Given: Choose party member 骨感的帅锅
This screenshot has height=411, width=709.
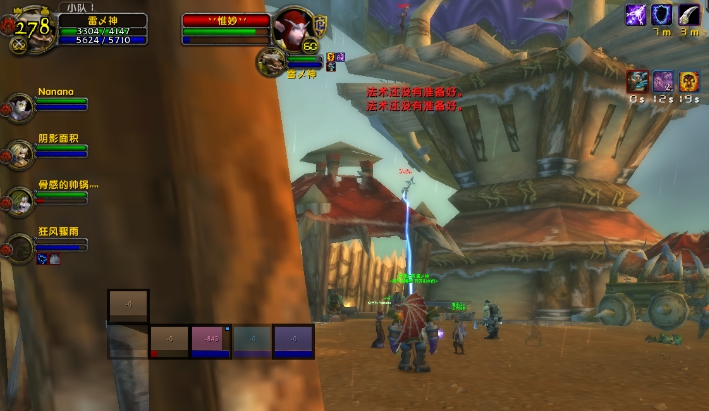Looking at the screenshot, I should [21, 198].
